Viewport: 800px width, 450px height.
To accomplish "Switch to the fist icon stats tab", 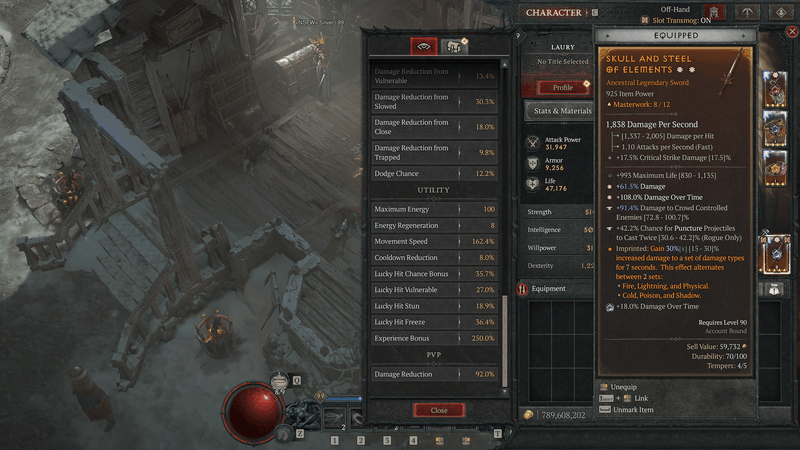I will point(455,46).
